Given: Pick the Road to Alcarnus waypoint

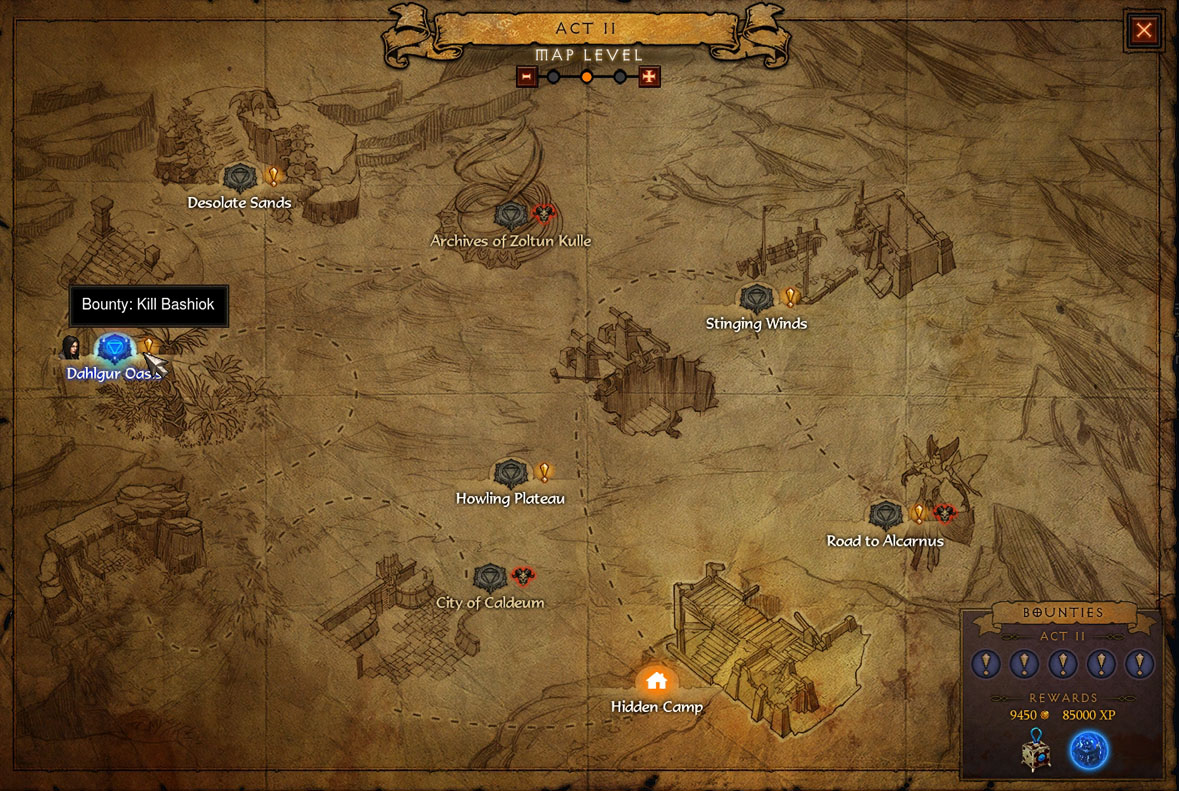Looking at the screenshot, I should pyautogui.click(x=885, y=516).
